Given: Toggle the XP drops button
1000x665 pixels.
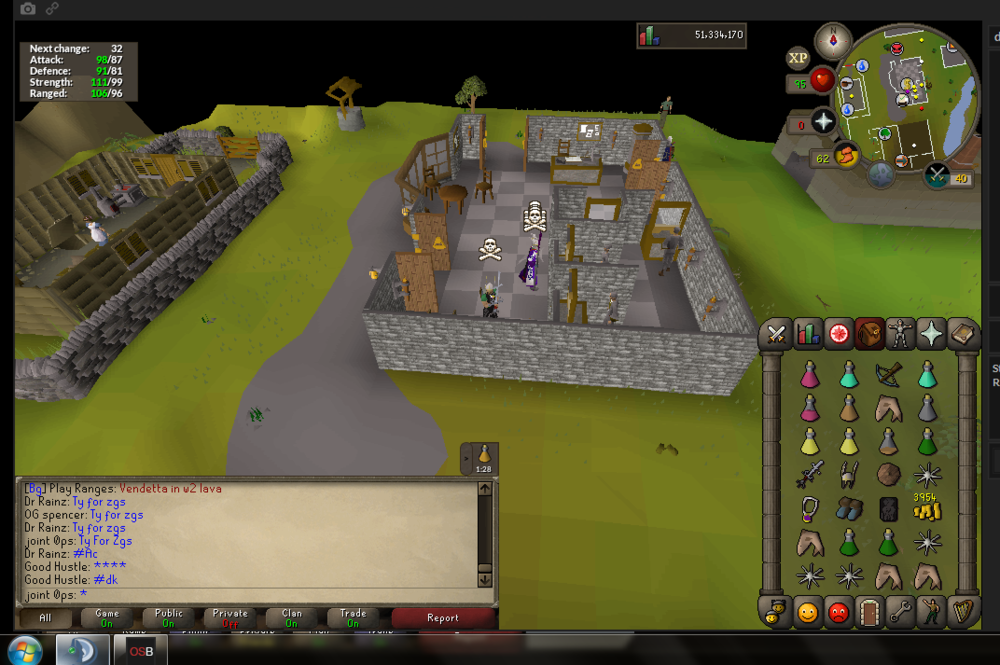Looking at the screenshot, I should tap(798, 58).
